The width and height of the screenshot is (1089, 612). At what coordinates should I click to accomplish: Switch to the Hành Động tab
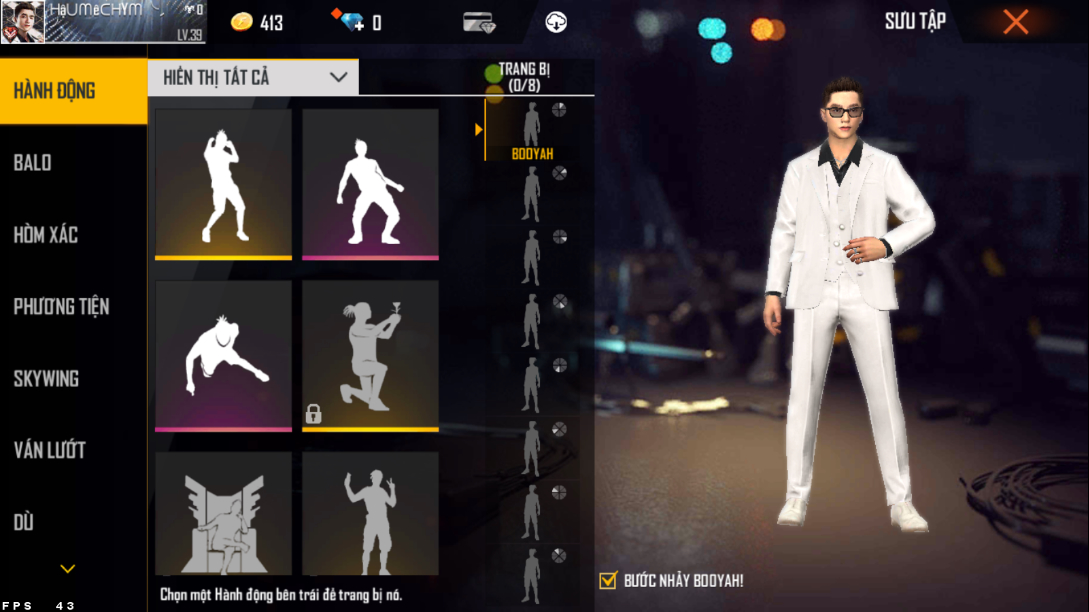(x=73, y=91)
